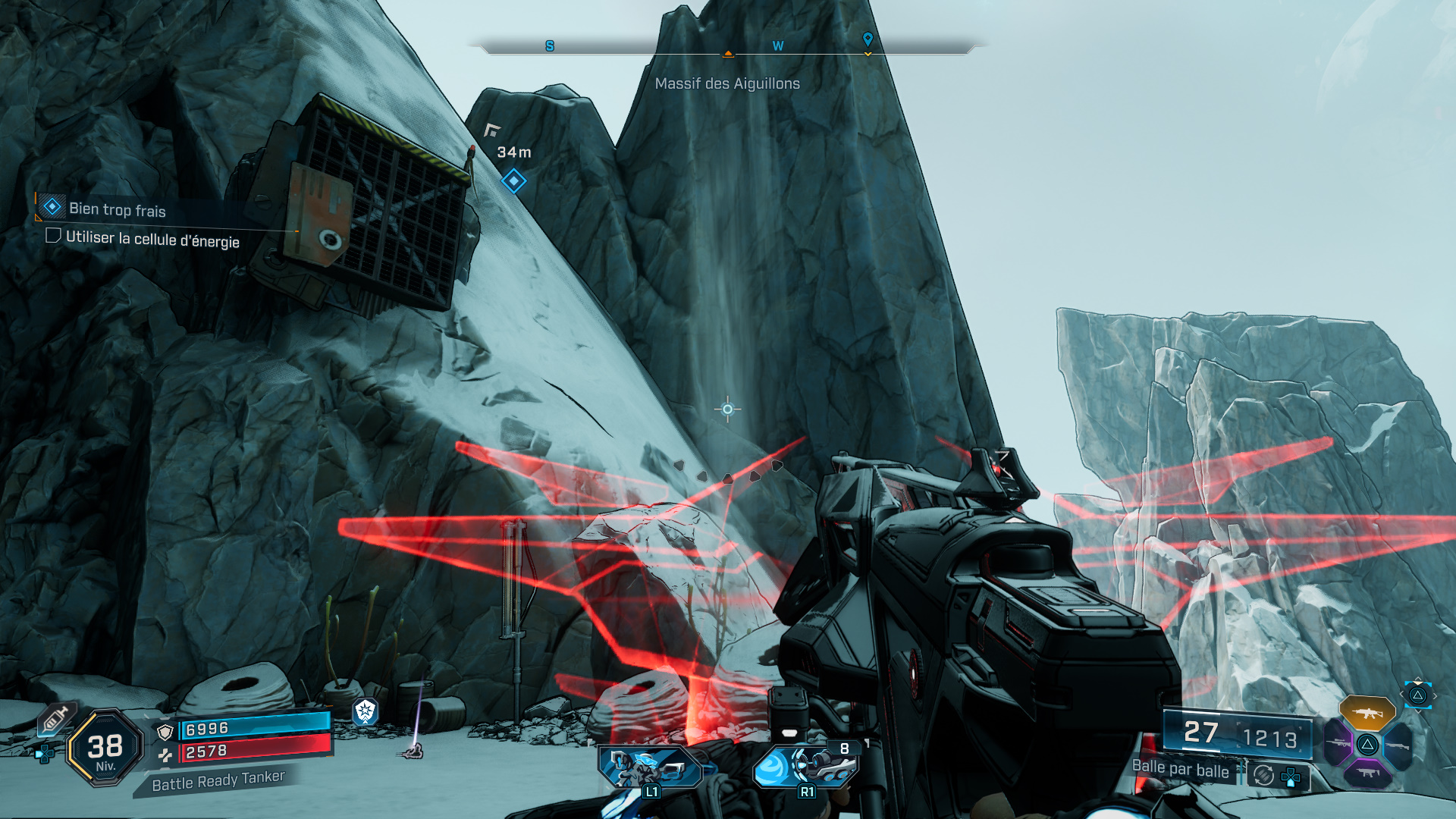This screenshot has width=1456, height=819.
Task: Switch to the purple sniper rifle slot
Action: [1338, 743]
